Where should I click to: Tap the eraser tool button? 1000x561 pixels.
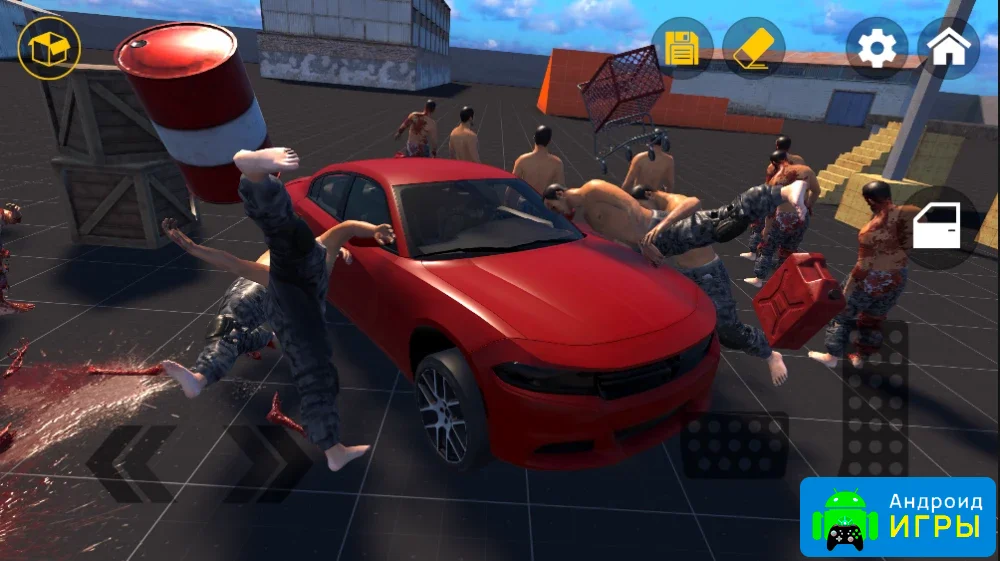click(754, 48)
